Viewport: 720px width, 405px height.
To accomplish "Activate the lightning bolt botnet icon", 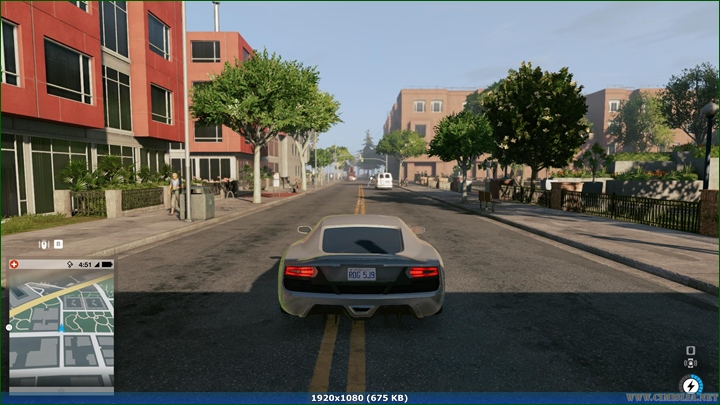I will click(x=691, y=384).
